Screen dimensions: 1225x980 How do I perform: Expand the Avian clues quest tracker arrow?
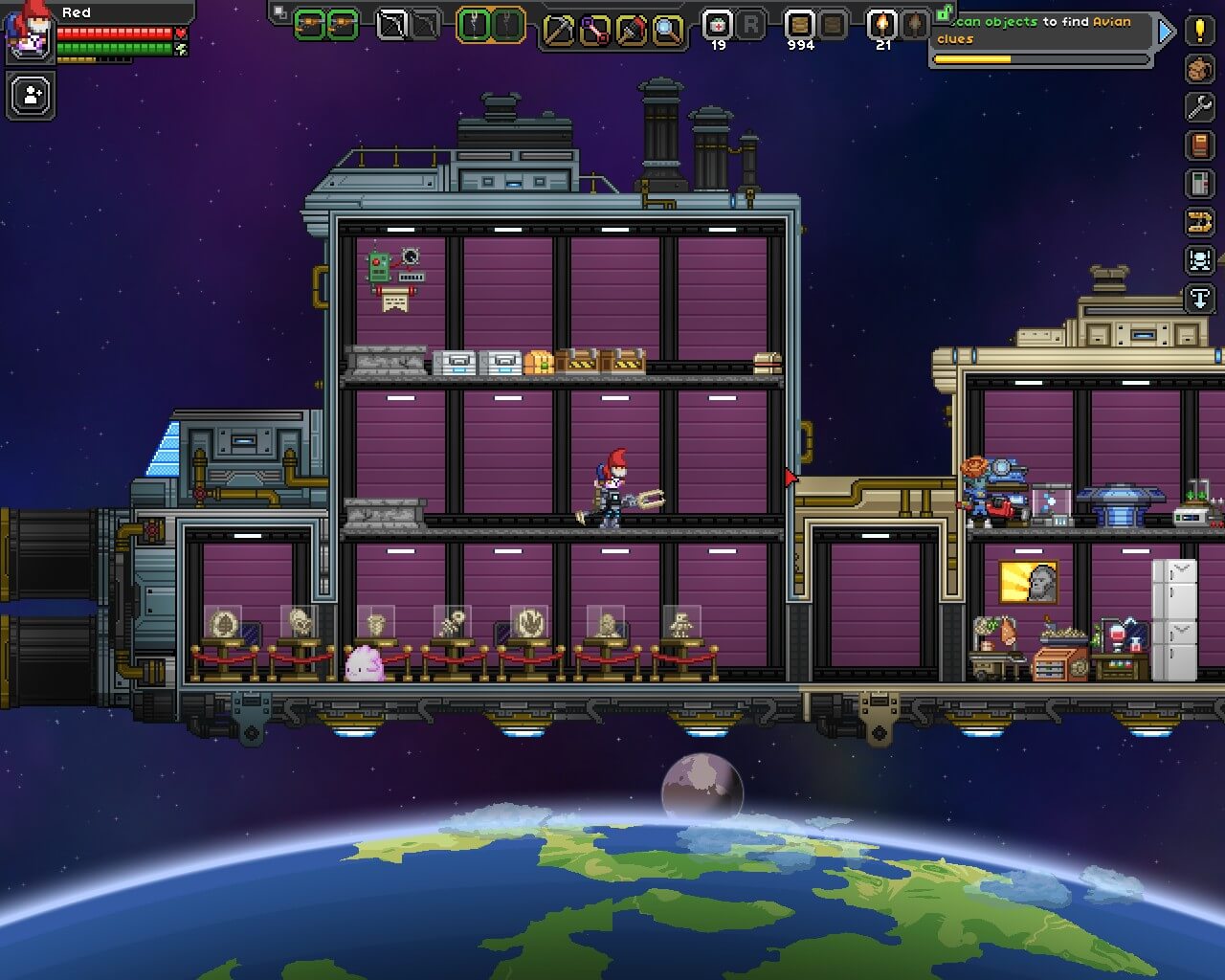coord(1165,32)
